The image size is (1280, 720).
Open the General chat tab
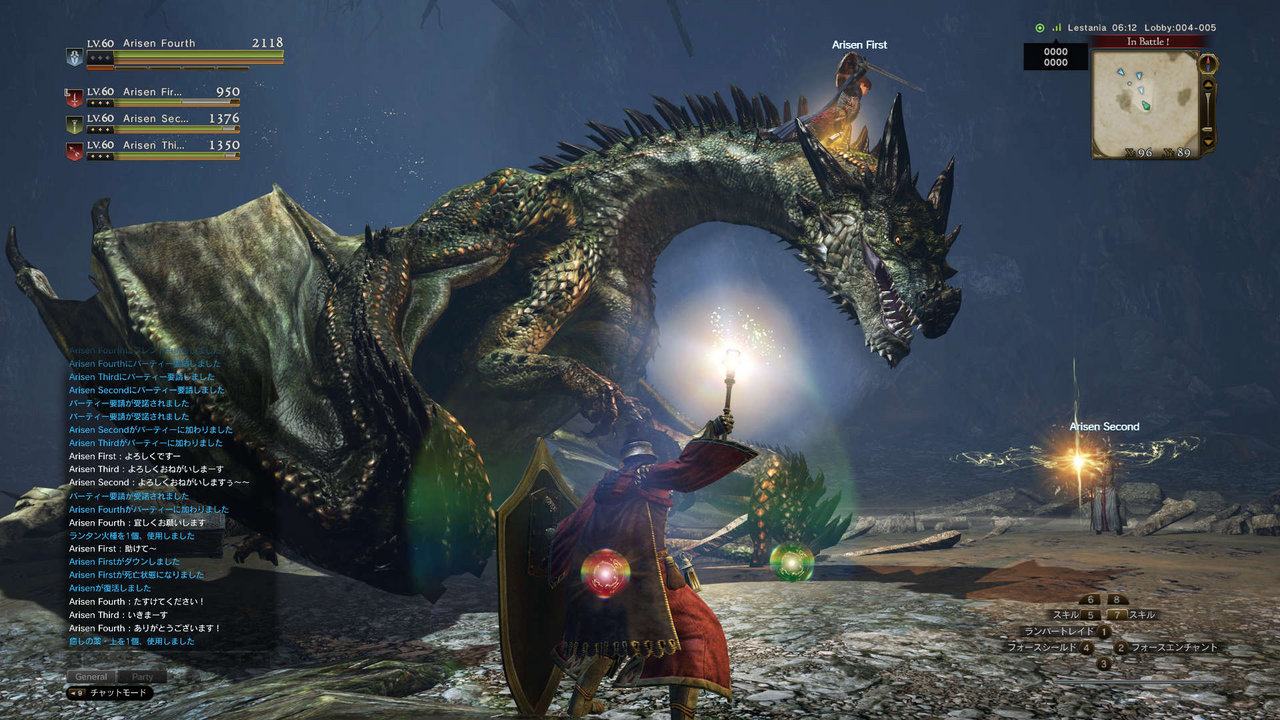tap(90, 676)
